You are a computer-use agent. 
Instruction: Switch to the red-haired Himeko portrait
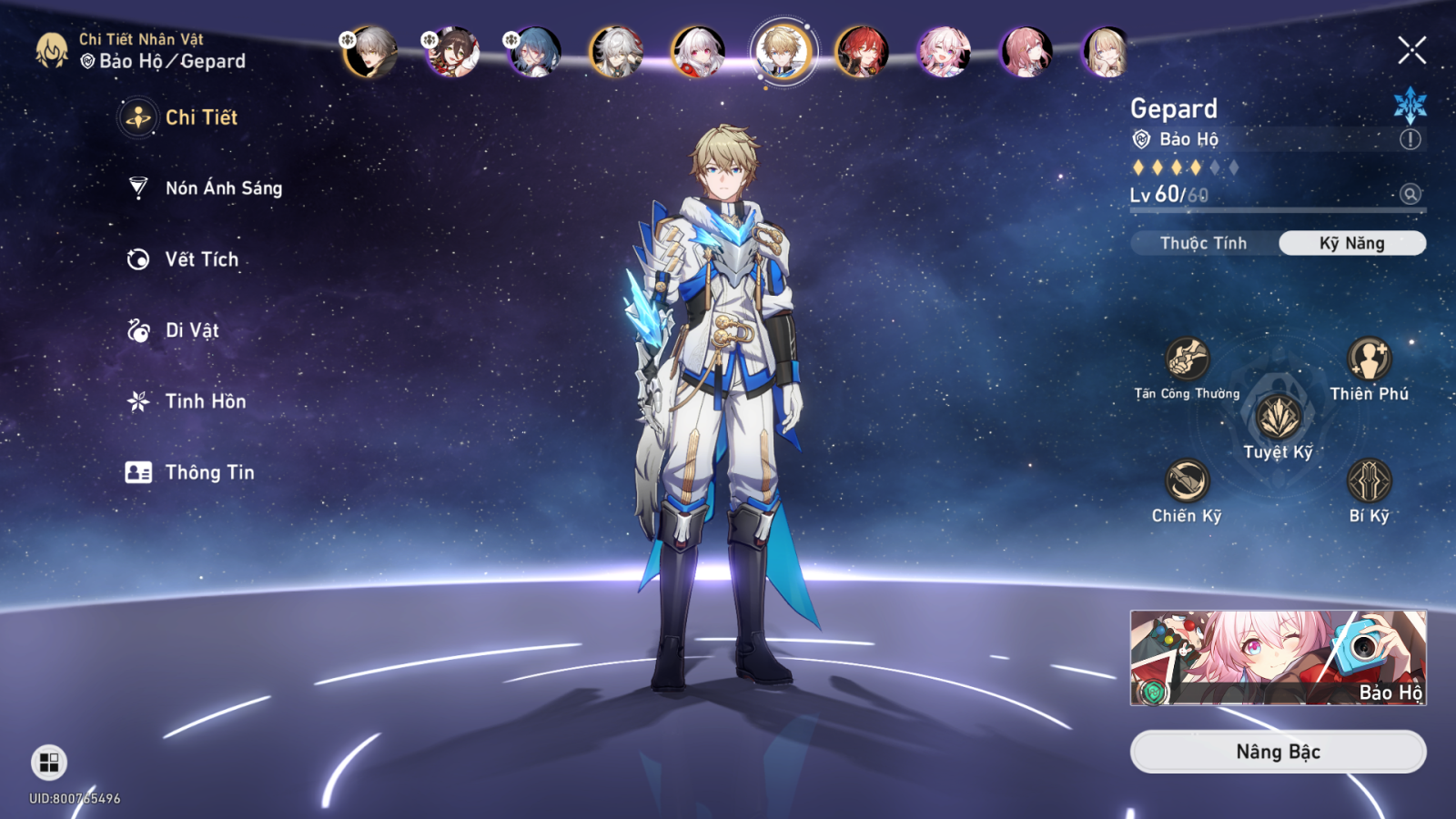(862, 52)
